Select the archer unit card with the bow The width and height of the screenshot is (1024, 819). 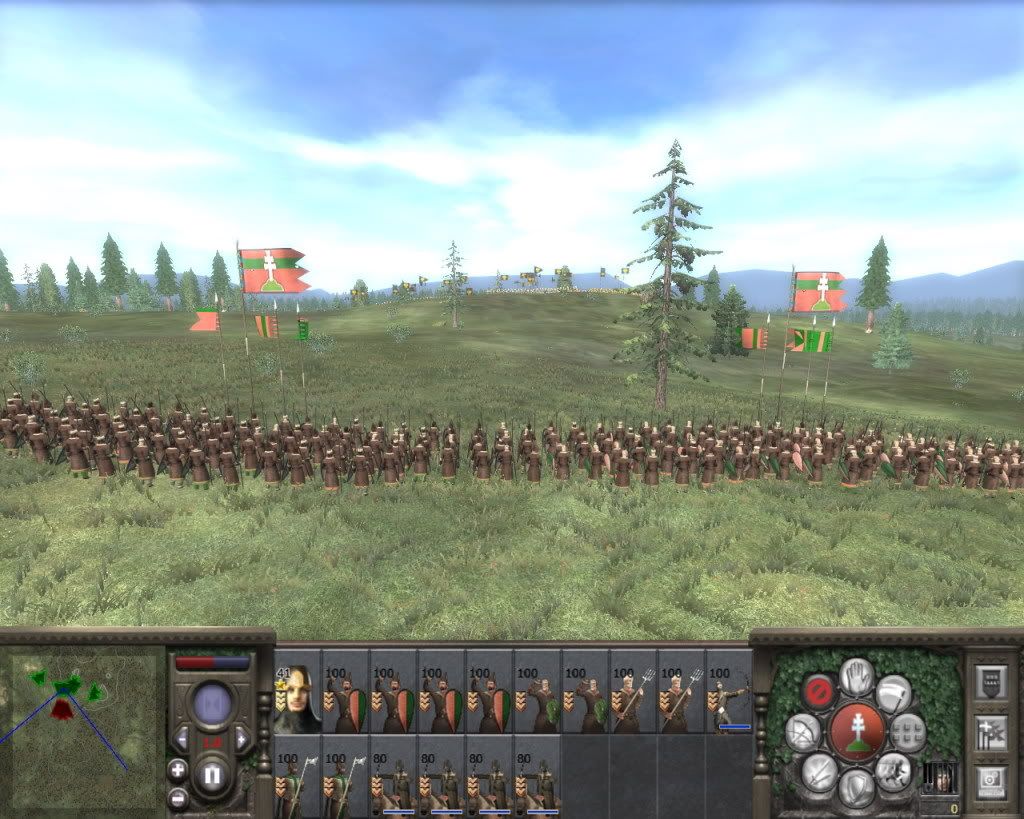click(x=729, y=692)
